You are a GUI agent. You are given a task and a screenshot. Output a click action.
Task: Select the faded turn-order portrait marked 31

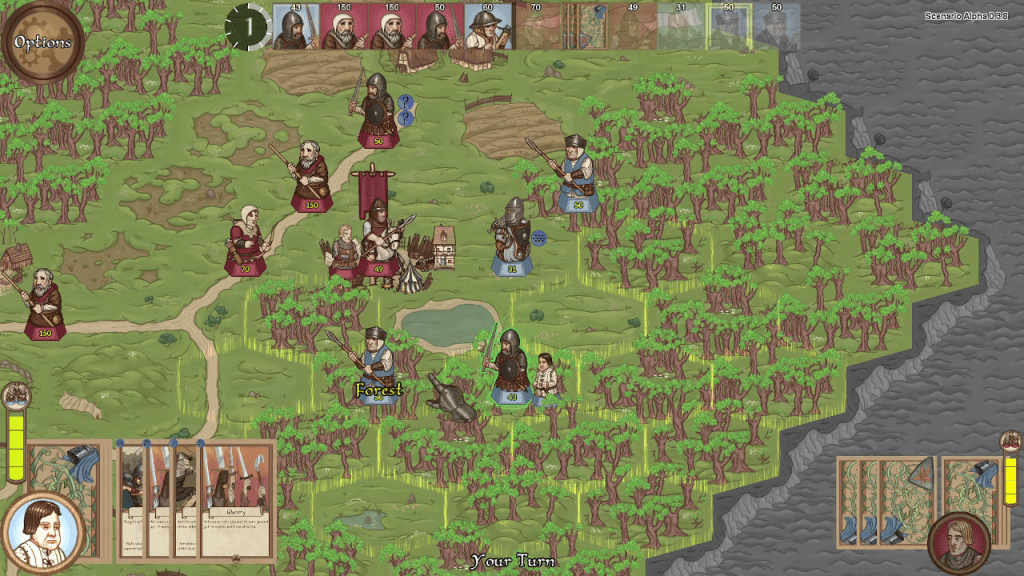click(680, 27)
